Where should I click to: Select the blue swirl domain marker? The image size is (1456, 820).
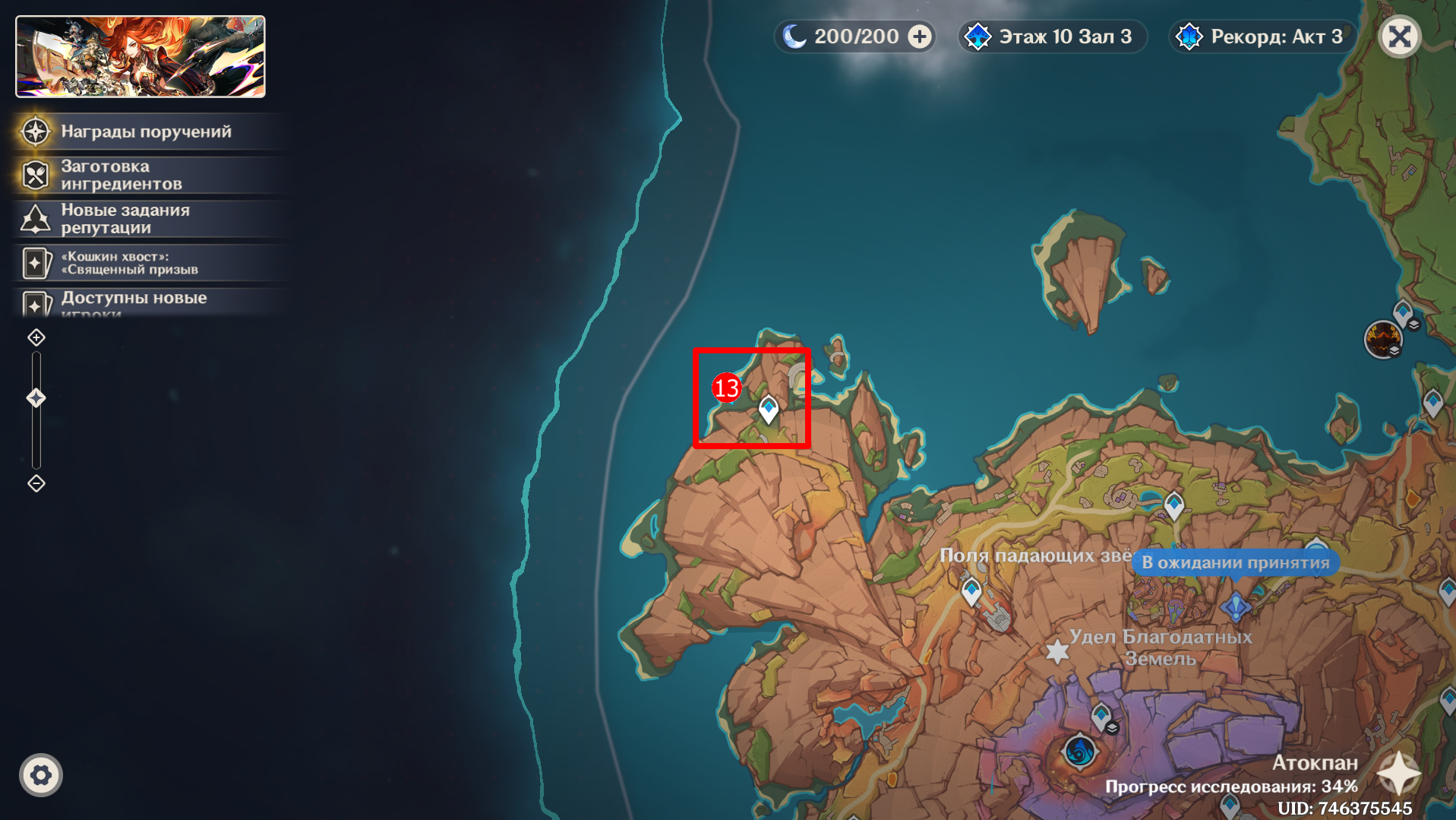pyautogui.click(x=1079, y=752)
